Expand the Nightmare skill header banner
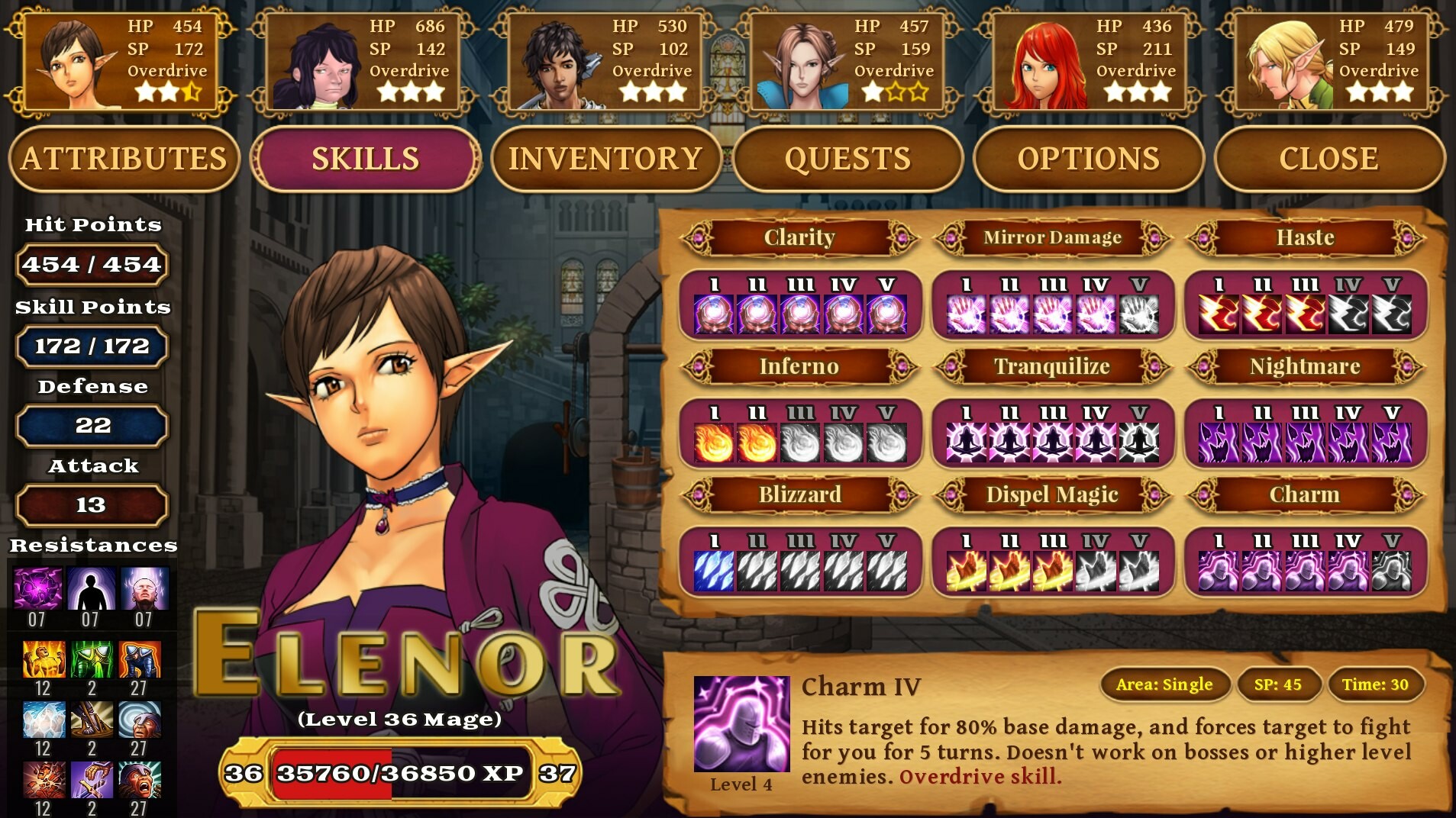The width and height of the screenshot is (1456, 818). point(1307,366)
